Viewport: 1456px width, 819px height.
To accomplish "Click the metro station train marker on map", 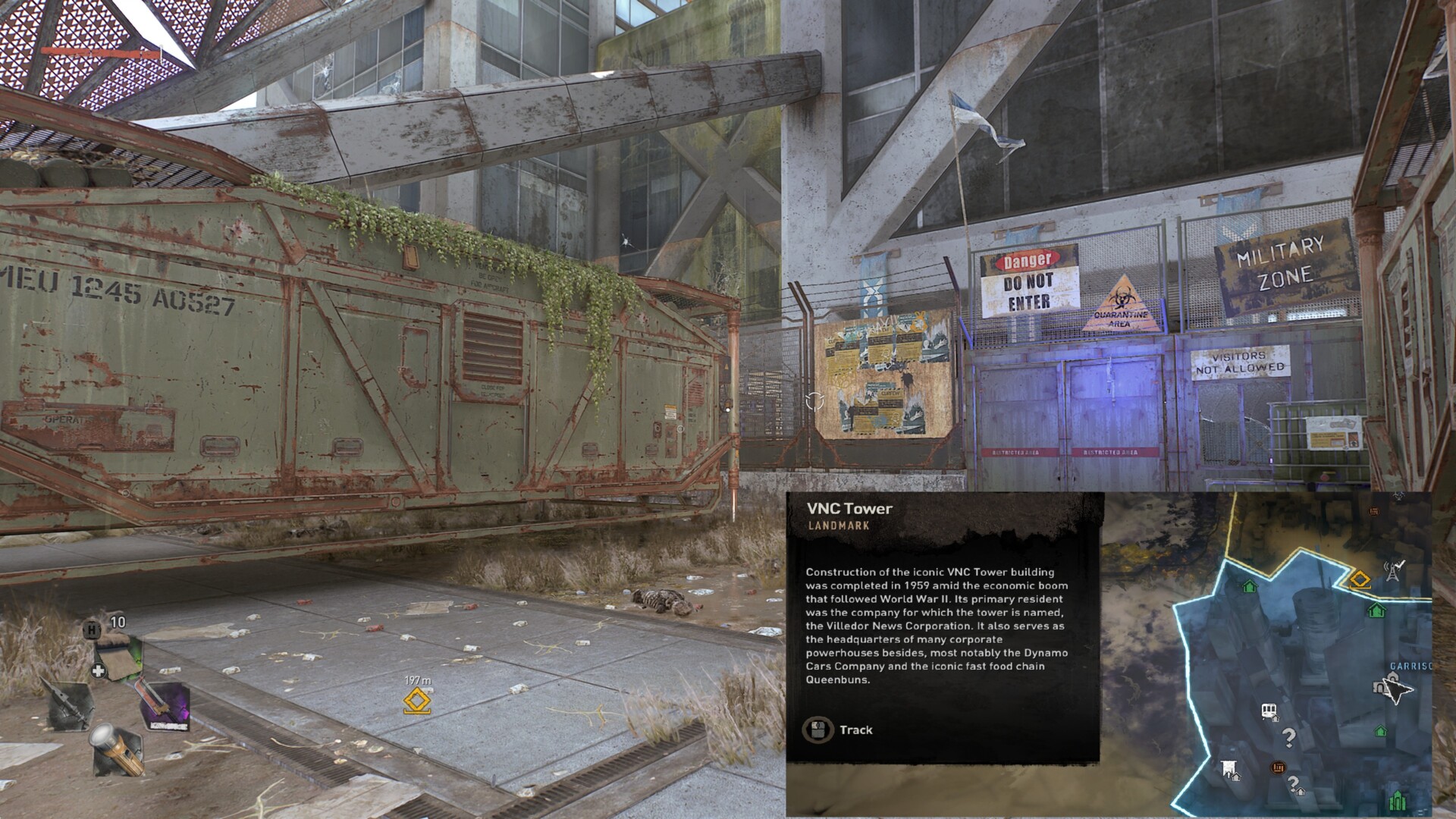I will pos(1268,711).
